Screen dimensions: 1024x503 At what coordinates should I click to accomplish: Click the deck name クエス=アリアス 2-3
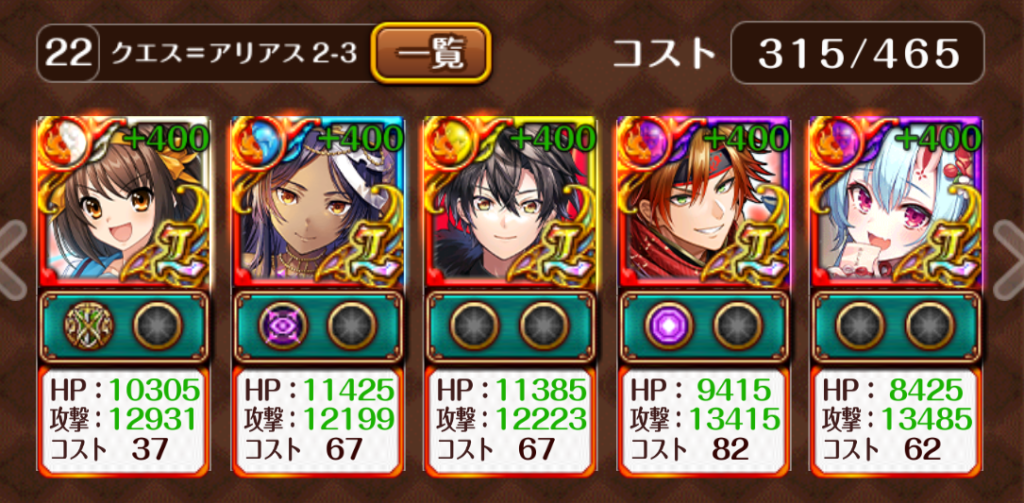233,53
